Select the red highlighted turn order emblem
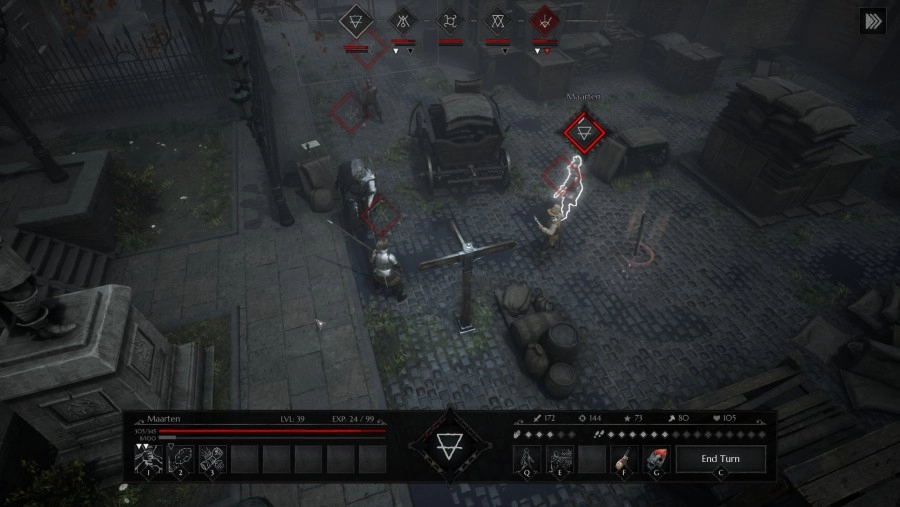This screenshot has width=900, height=507. (544, 20)
